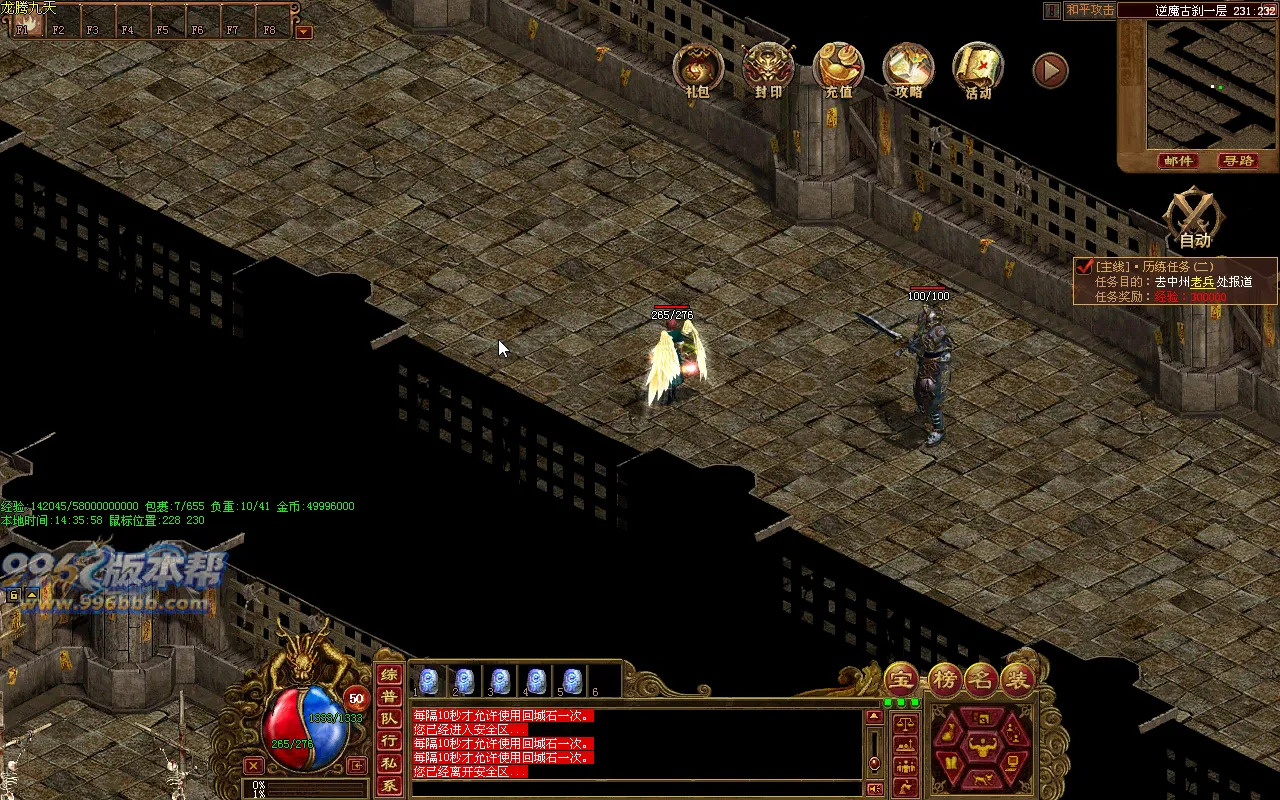The width and height of the screenshot is (1280, 800).
Task: Open the 攻略 strategy guide icon
Action: pyautogui.click(x=908, y=68)
